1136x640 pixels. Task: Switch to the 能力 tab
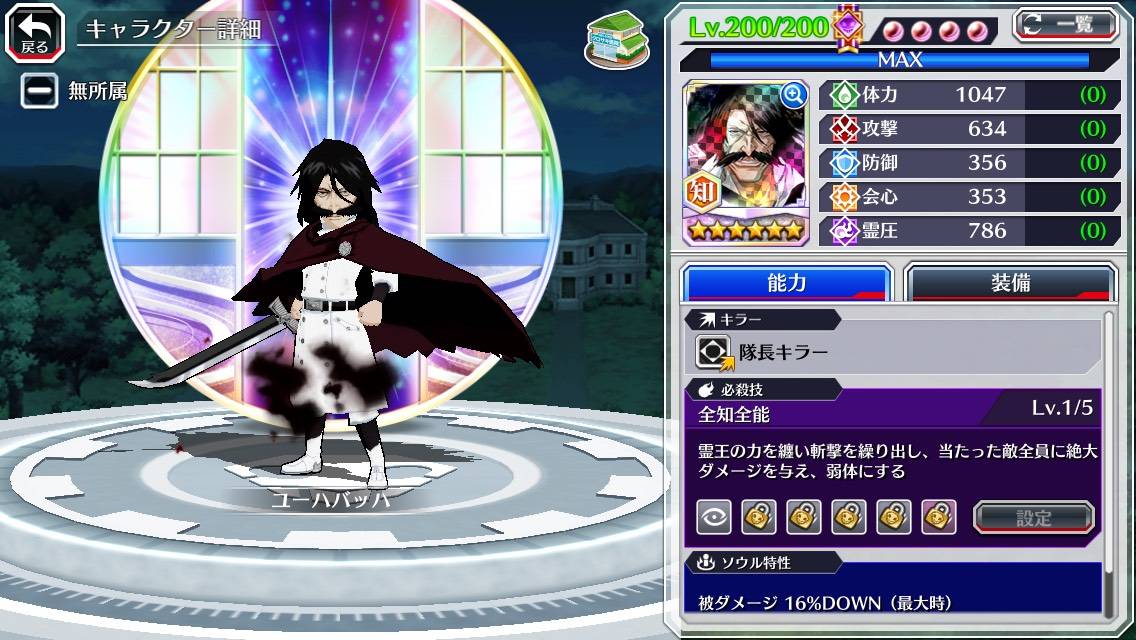[x=786, y=283]
